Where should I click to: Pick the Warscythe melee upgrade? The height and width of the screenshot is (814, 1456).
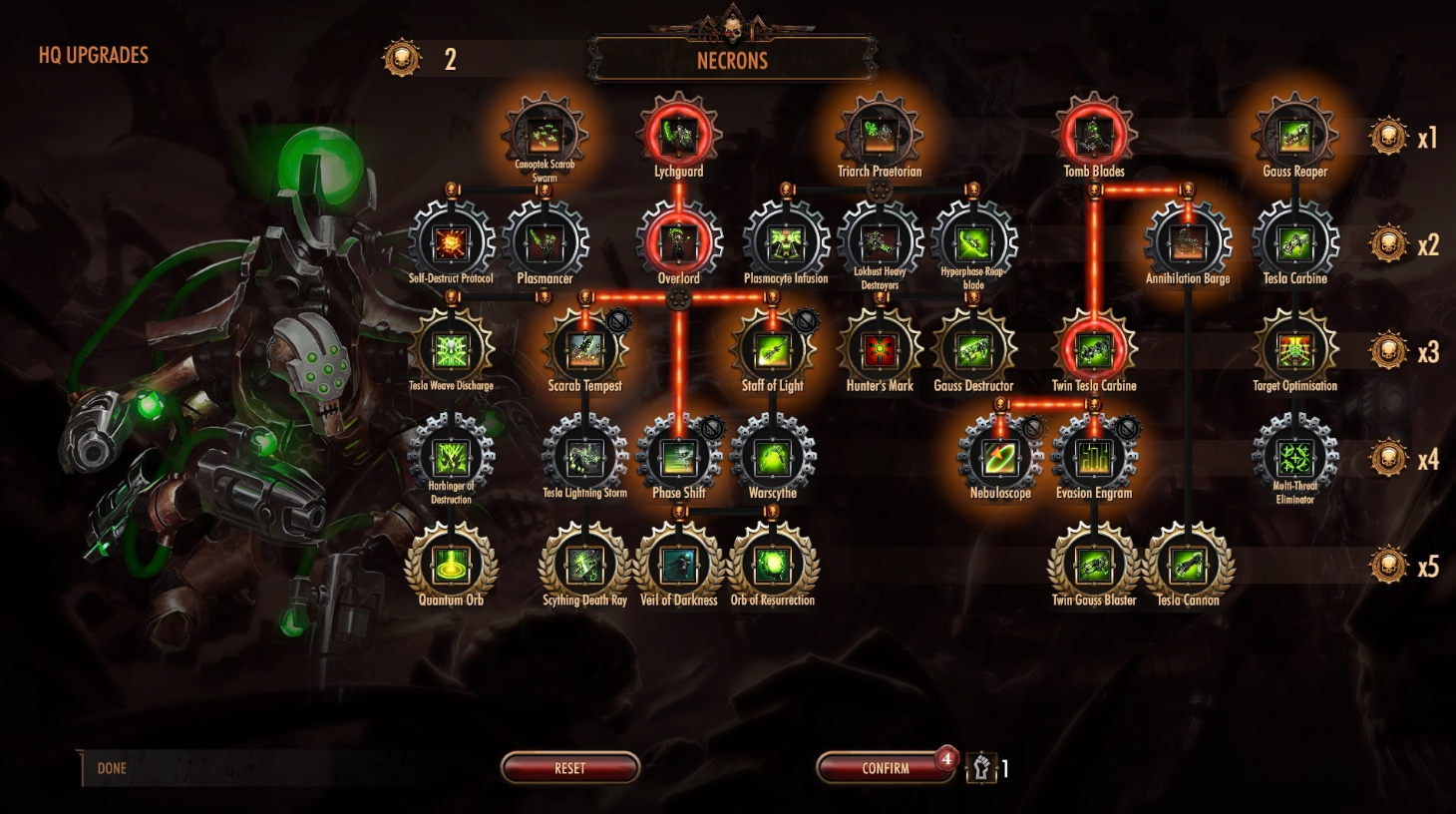click(x=773, y=456)
